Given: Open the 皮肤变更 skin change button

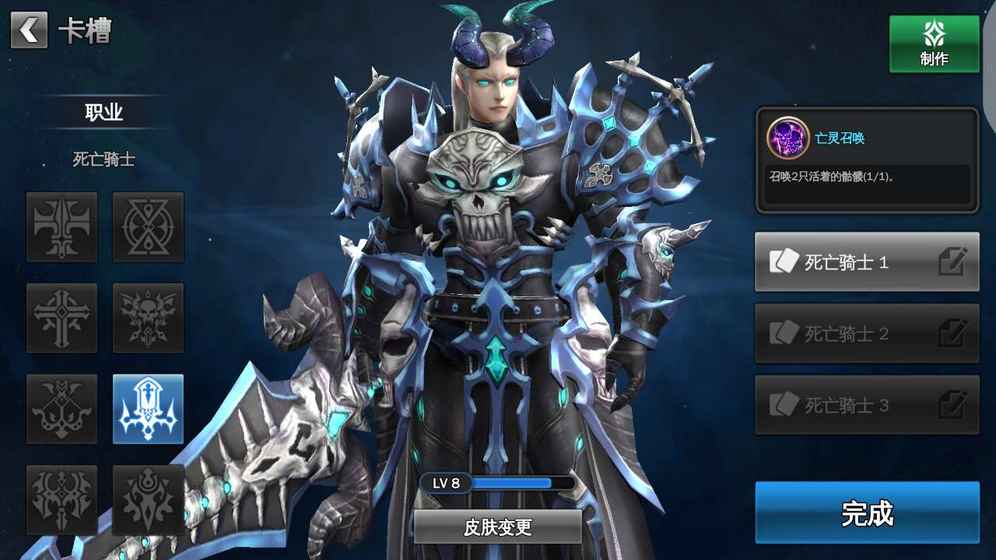Looking at the screenshot, I should pos(497,527).
